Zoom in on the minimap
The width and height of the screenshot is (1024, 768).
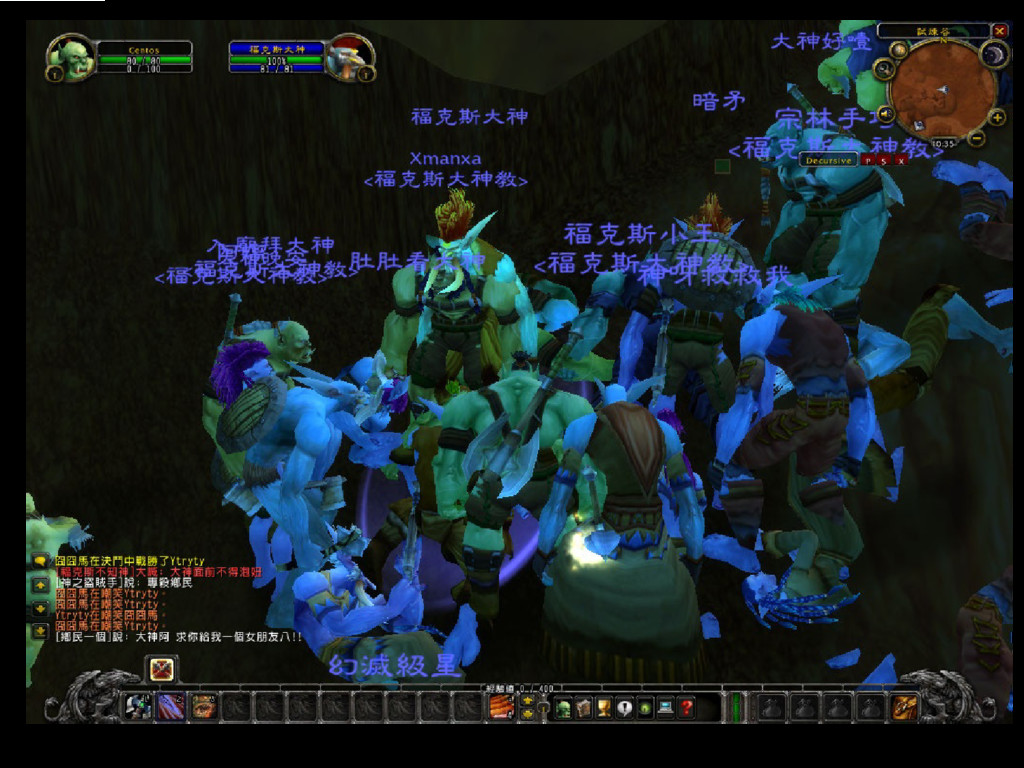996,117
